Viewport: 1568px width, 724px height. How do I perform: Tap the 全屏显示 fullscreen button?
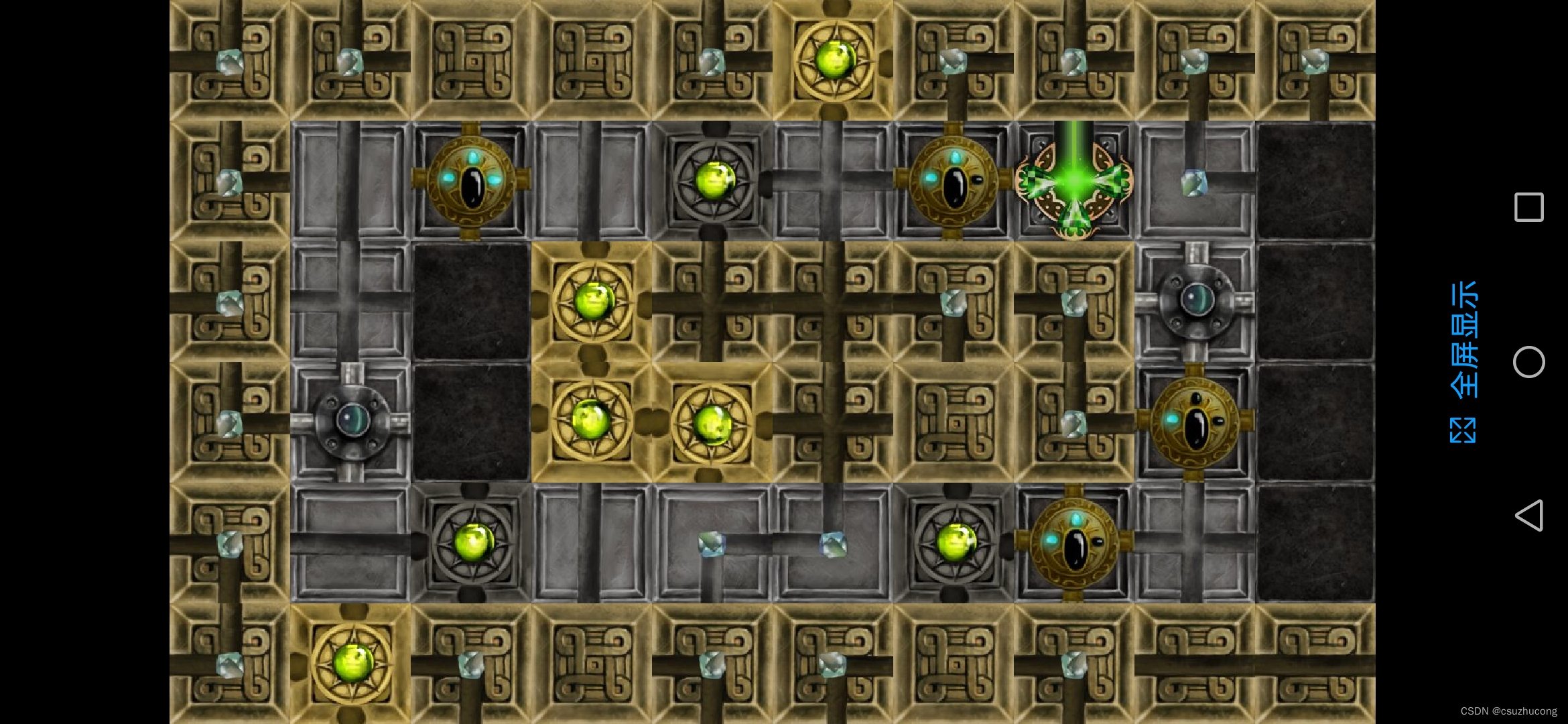pyautogui.click(x=1463, y=362)
